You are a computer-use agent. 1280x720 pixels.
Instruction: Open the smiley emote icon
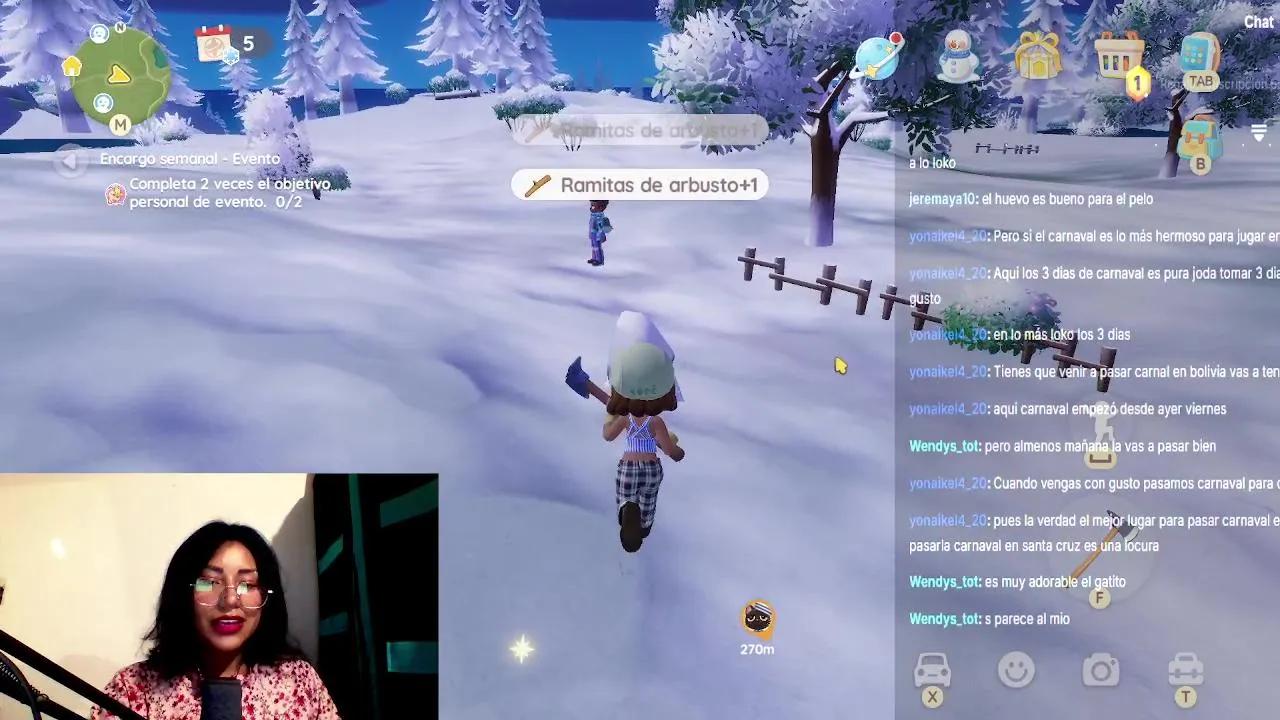tap(1016, 670)
